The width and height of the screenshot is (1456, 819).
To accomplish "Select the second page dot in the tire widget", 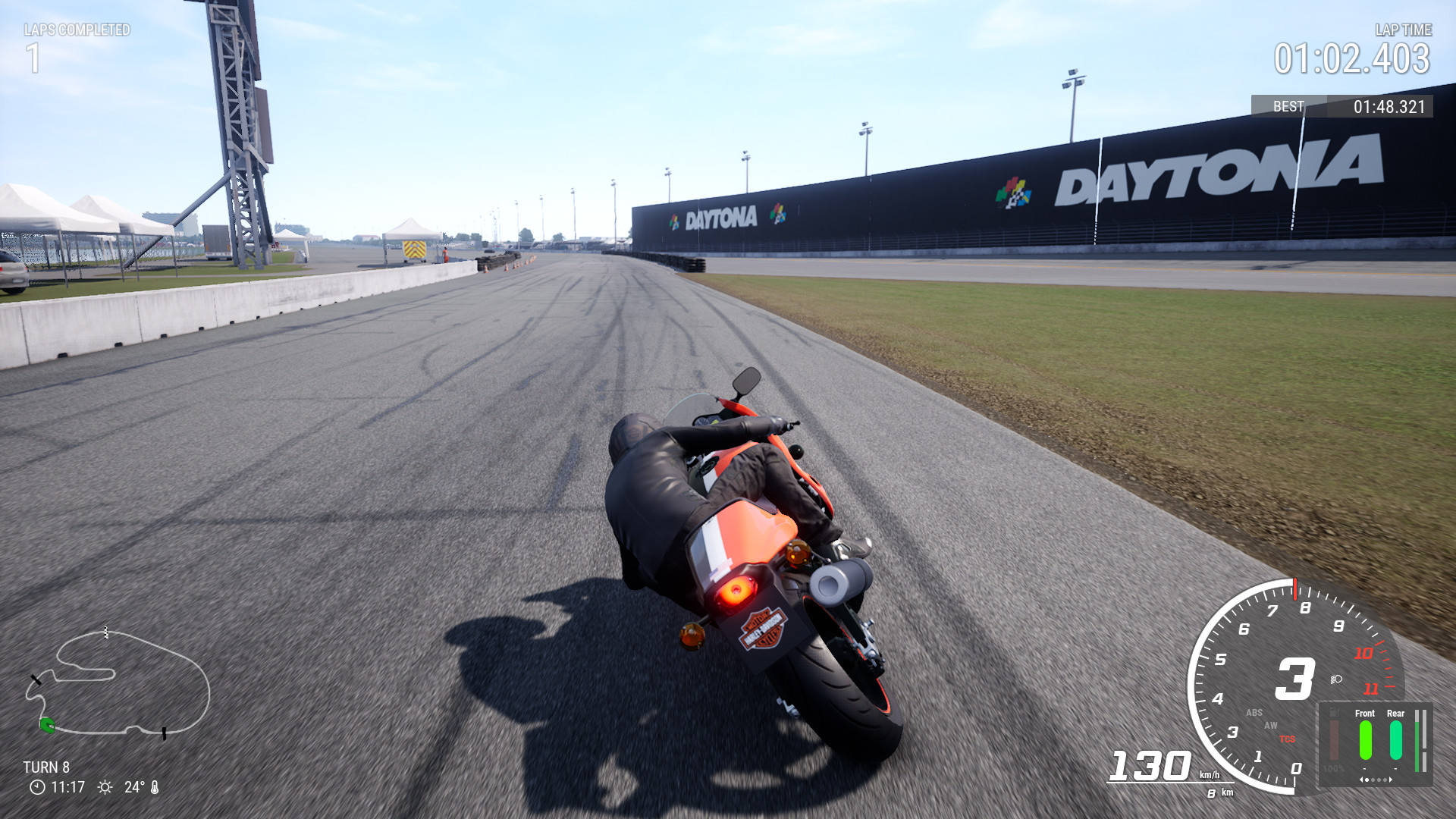I will (1373, 780).
